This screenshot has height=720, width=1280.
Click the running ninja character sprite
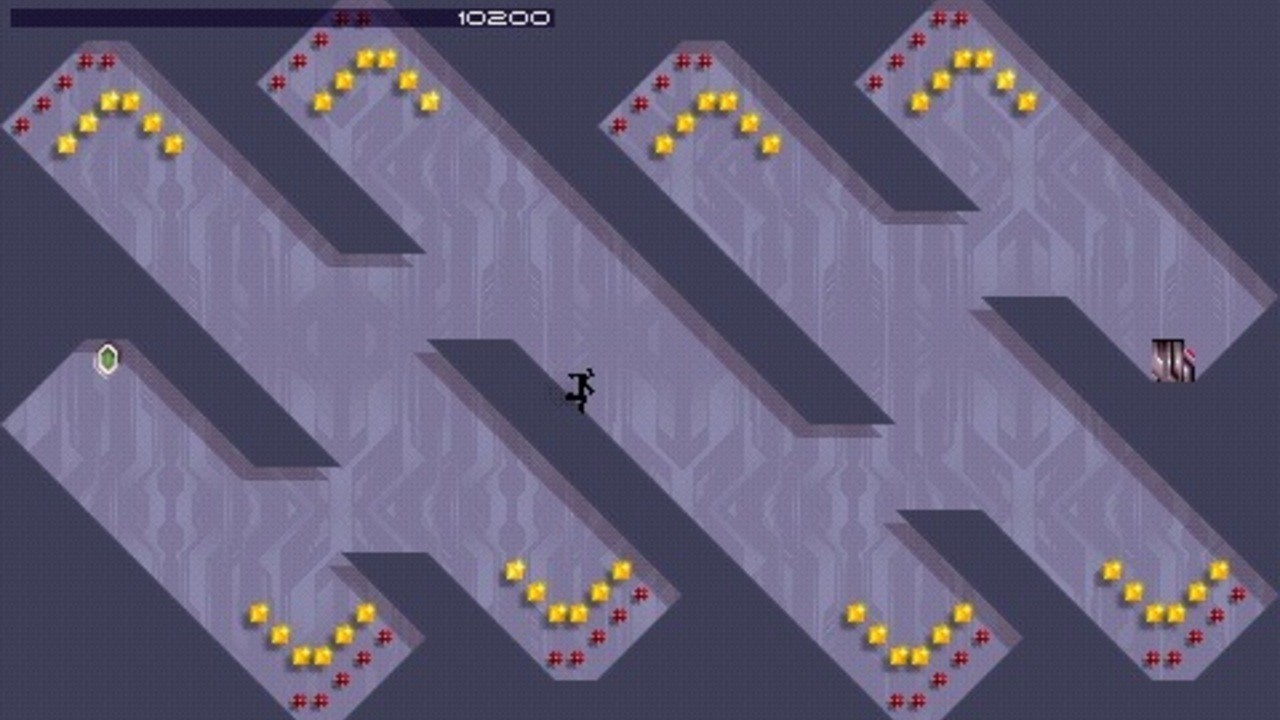point(580,388)
